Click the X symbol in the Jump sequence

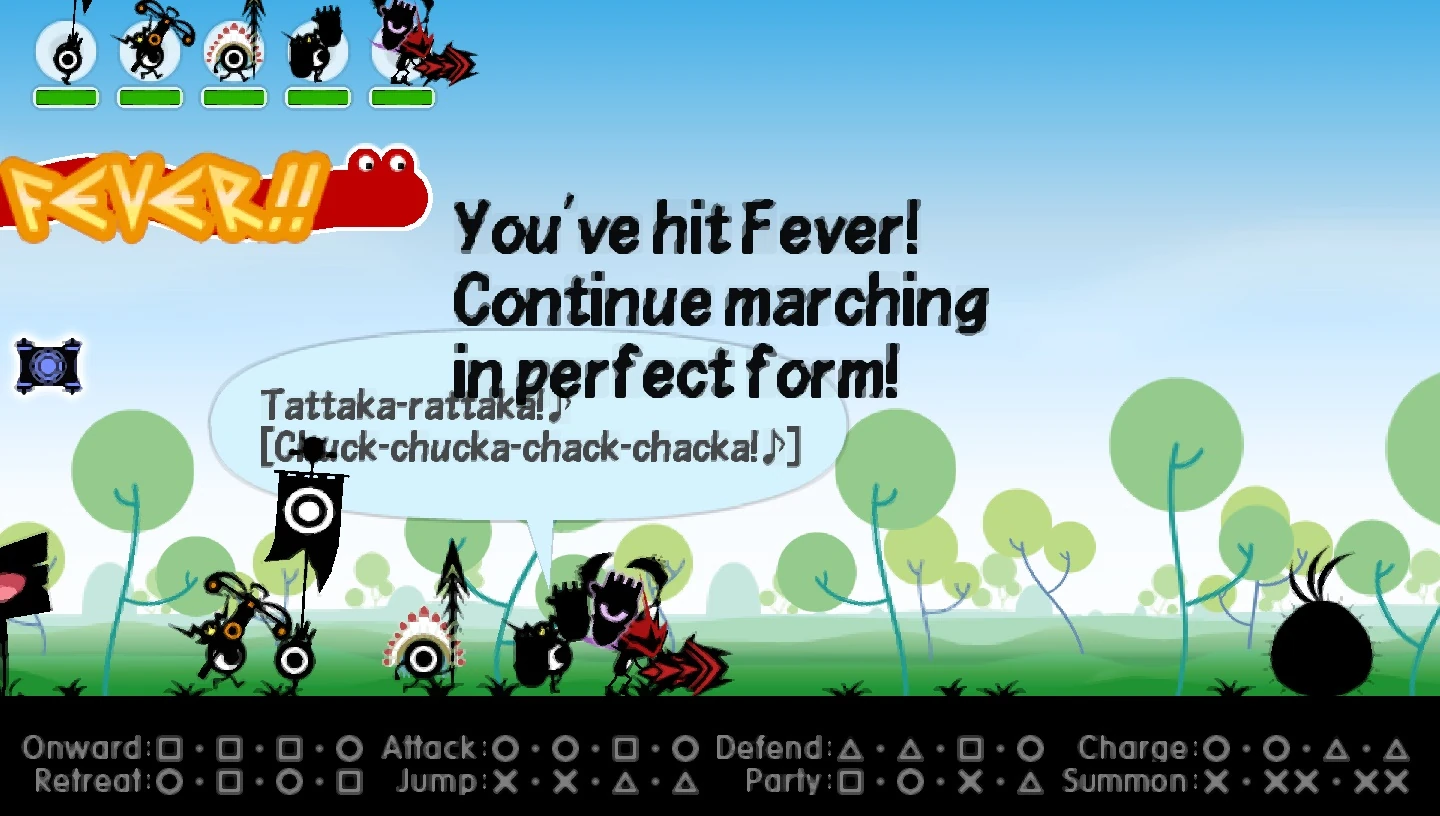point(505,782)
